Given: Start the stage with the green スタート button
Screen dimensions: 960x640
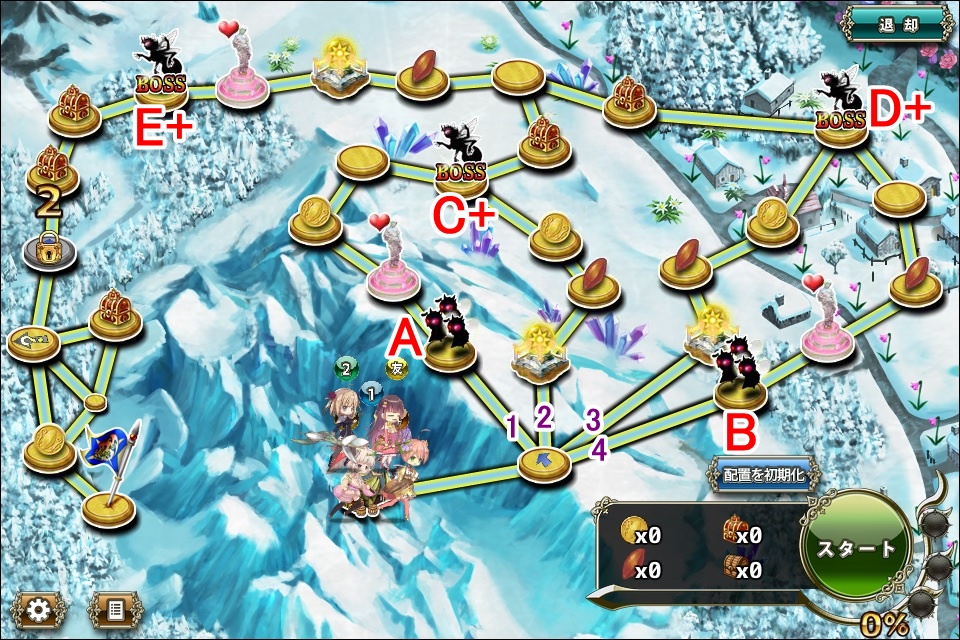Looking at the screenshot, I should click(855, 548).
